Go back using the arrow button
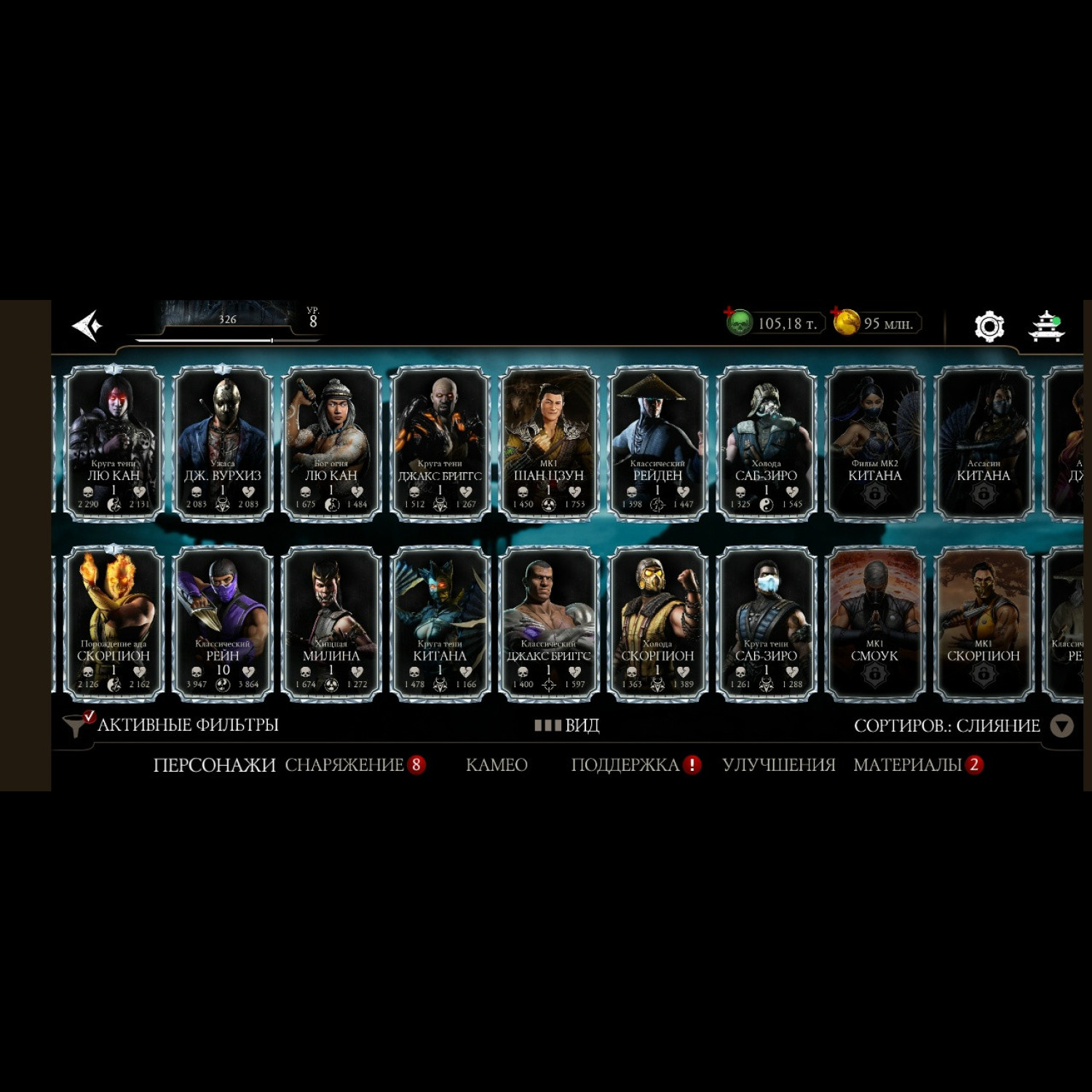The image size is (1092, 1092). (x=88, y=325)
